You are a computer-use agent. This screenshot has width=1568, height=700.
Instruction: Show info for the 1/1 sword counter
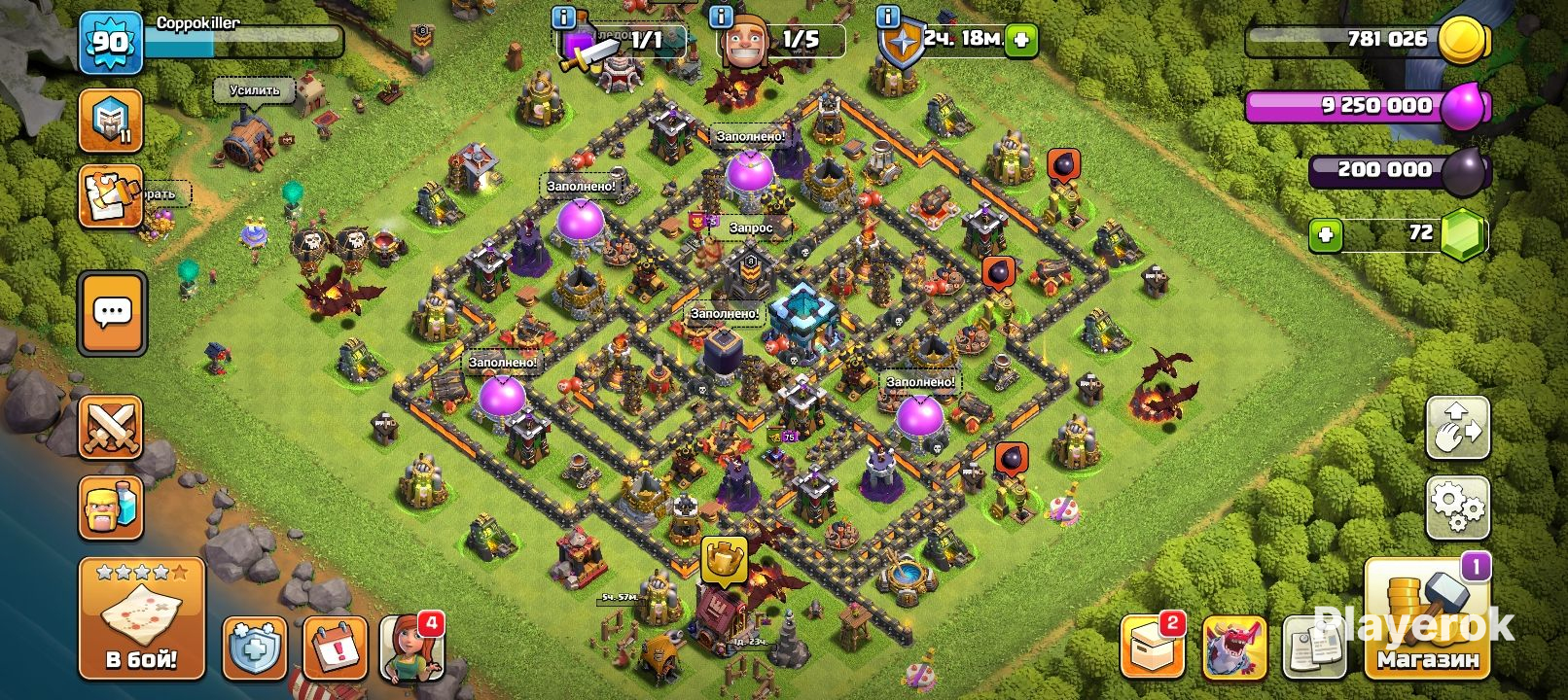click(x=563, y=17)
